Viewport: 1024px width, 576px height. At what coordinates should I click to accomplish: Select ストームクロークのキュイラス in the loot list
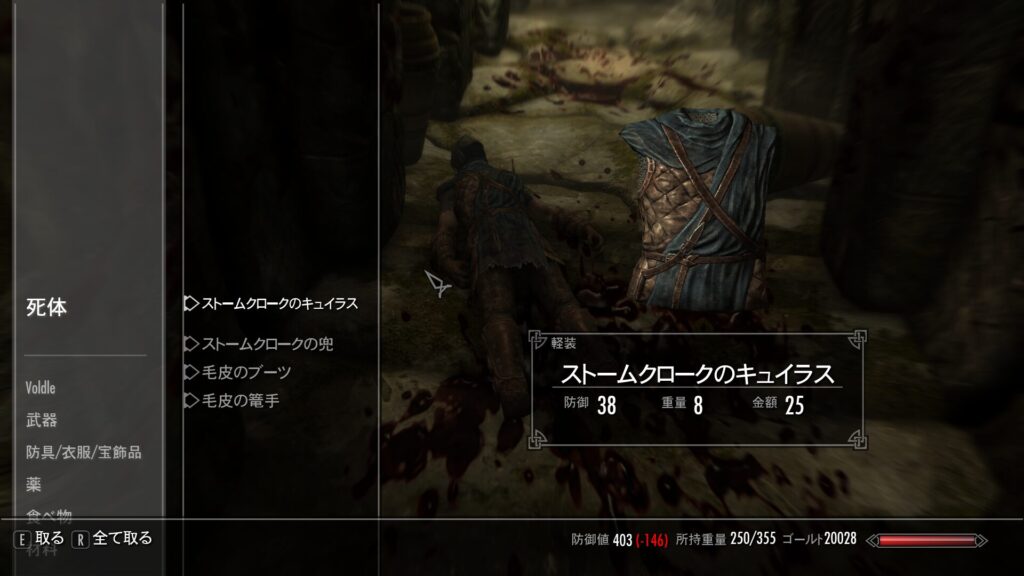click(x=279, y=303)
